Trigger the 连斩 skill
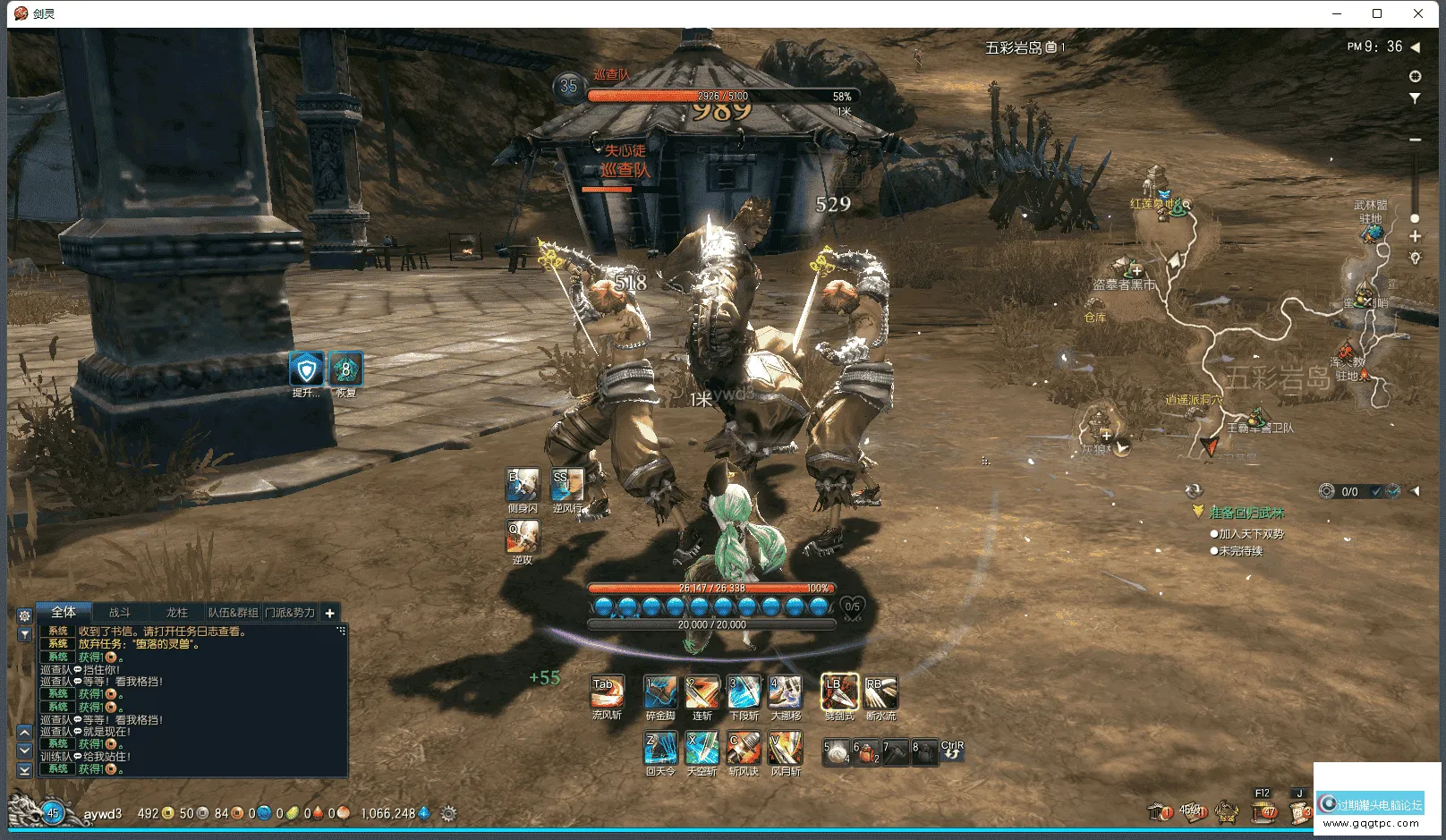Image resolution: width=1446 pixels, height=840 pixels. coord(702,692)
